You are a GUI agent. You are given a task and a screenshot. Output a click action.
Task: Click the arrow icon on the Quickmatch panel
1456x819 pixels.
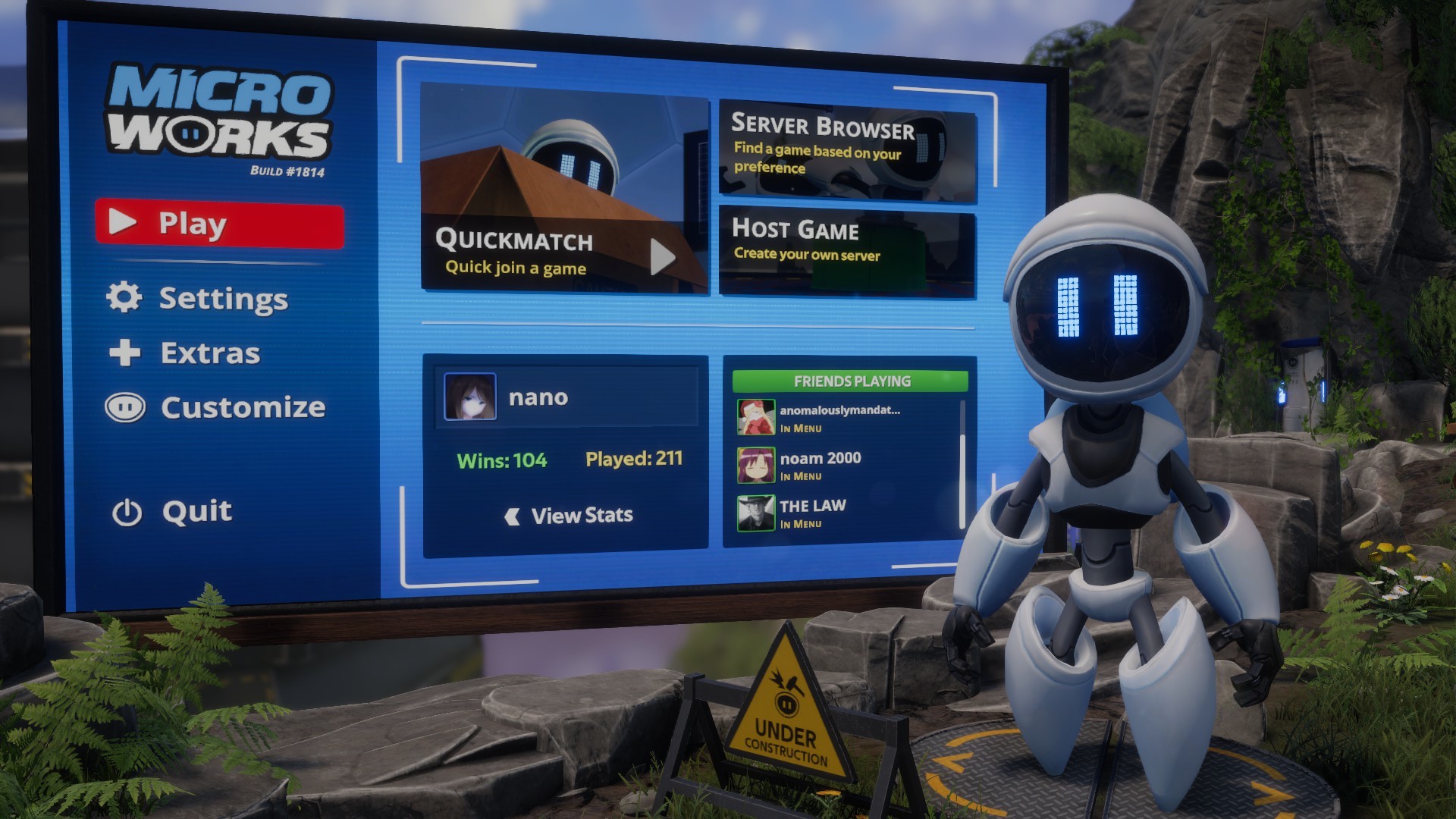tap(662, 256)
